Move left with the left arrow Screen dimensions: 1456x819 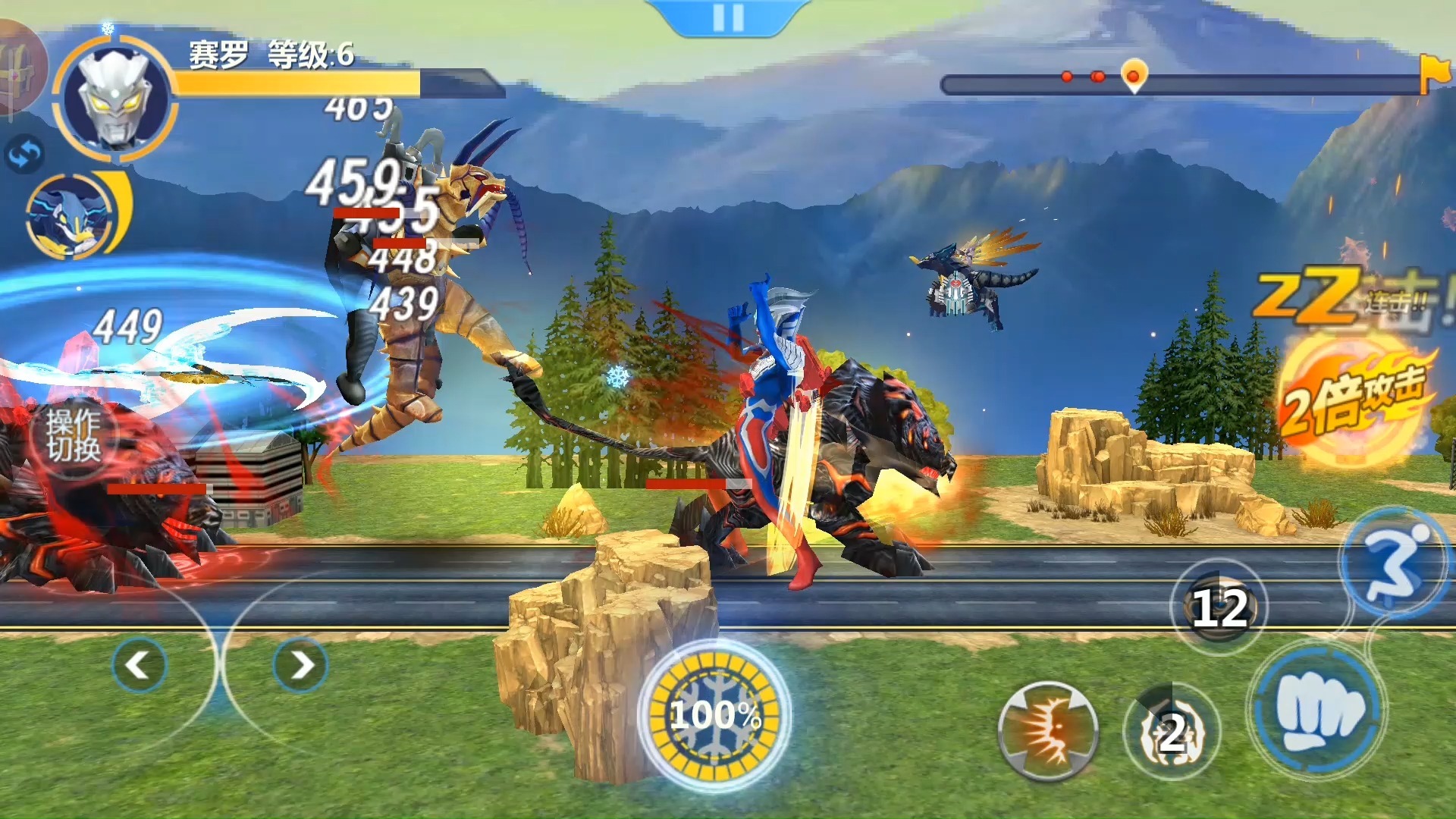(x=139, y=665)
